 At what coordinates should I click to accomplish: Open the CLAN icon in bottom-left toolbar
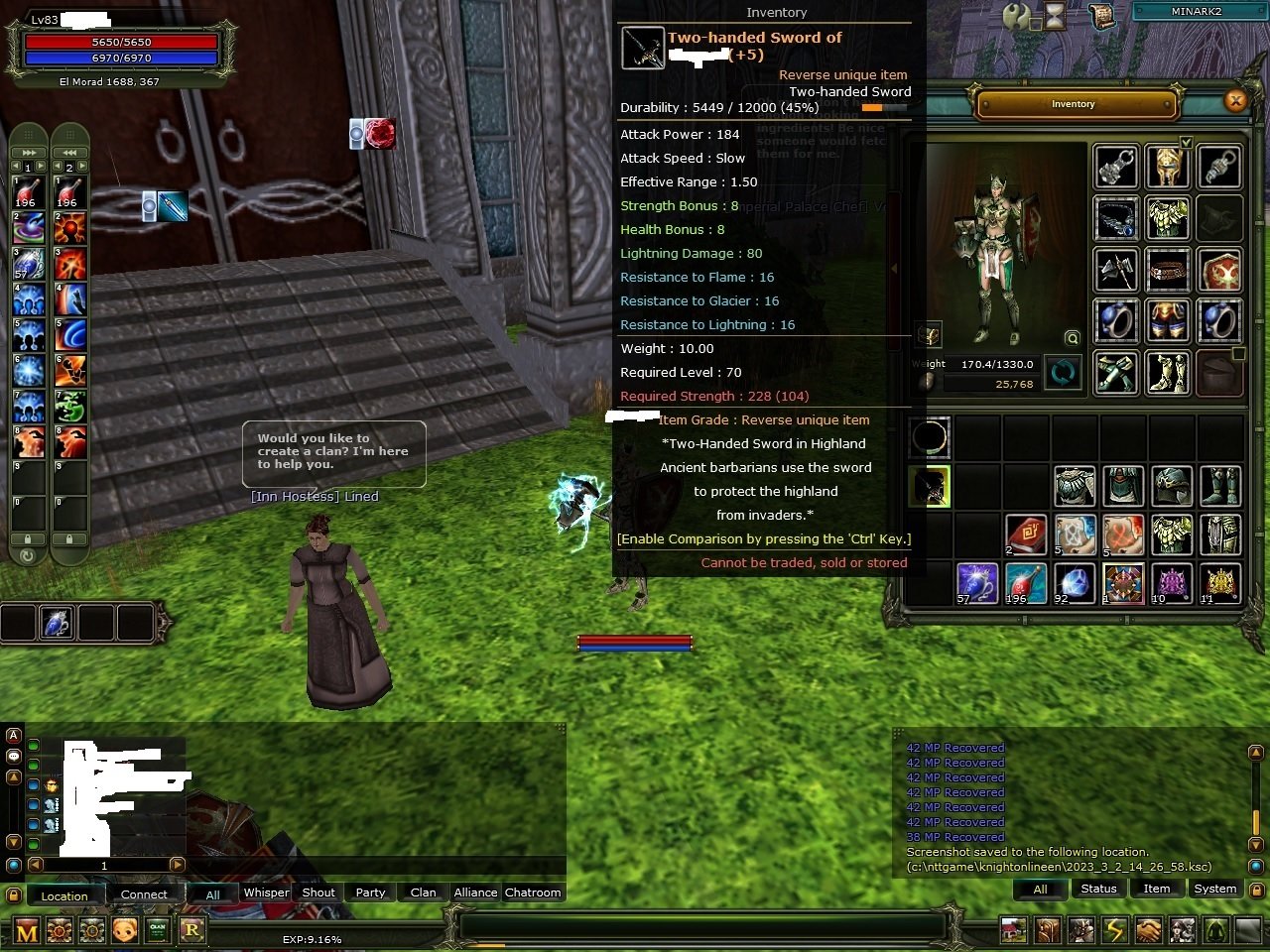(x=158, y=930)
